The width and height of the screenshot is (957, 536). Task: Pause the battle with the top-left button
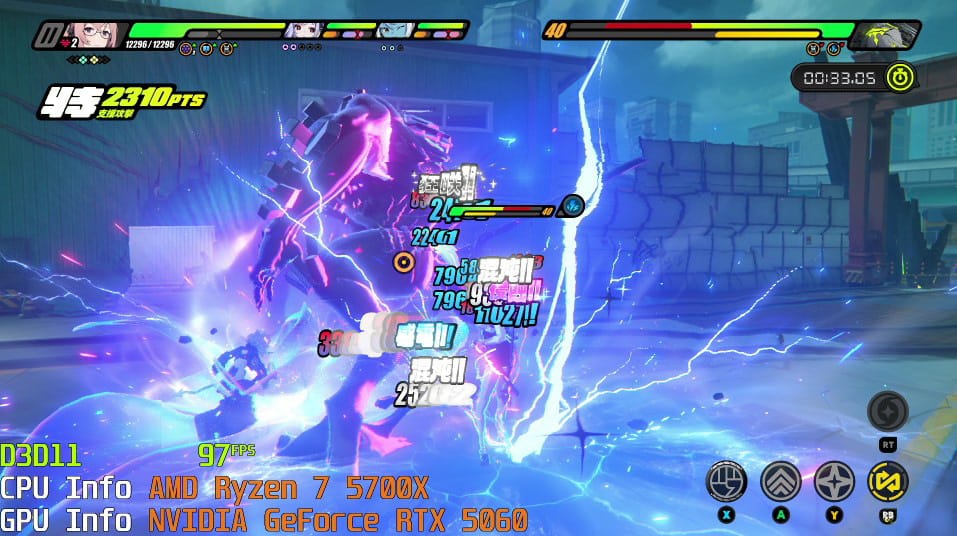click(45, 37)
